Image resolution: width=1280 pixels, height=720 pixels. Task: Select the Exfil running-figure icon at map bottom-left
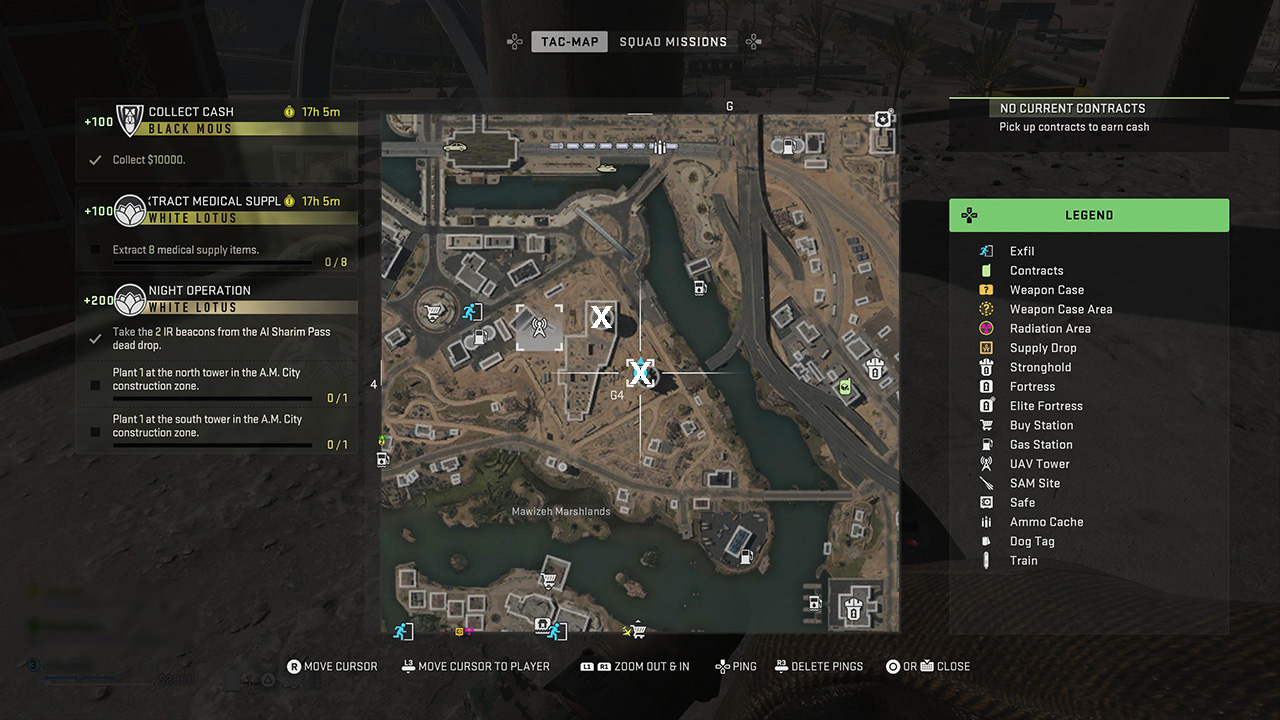(402, 631)
